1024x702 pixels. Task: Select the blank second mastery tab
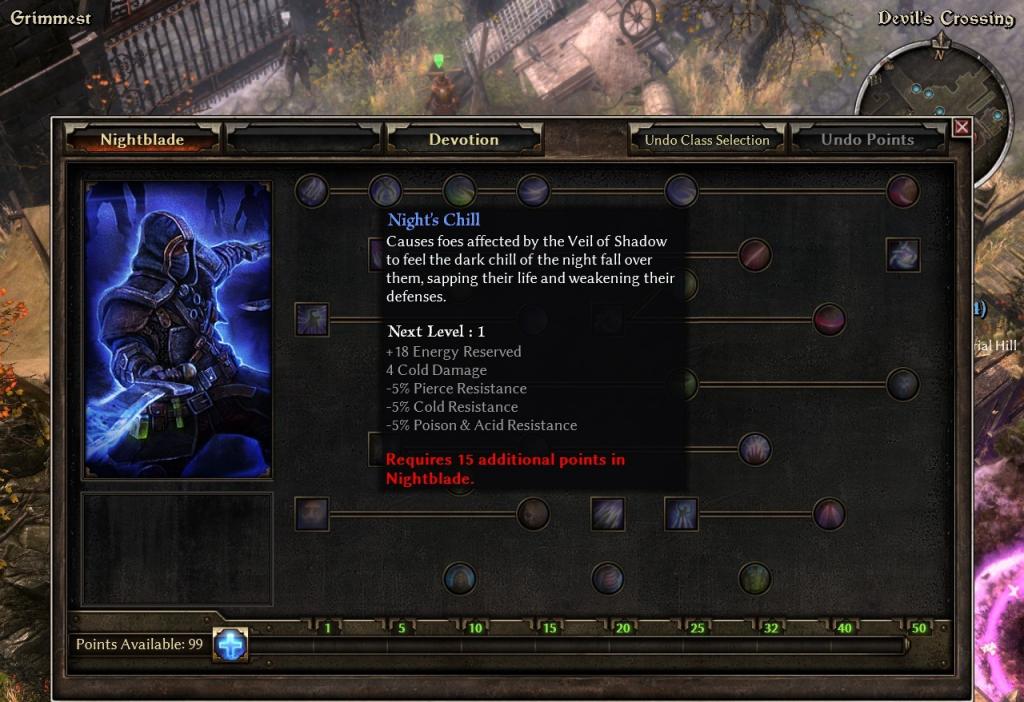pyautogui.click(x=304, y=140)
